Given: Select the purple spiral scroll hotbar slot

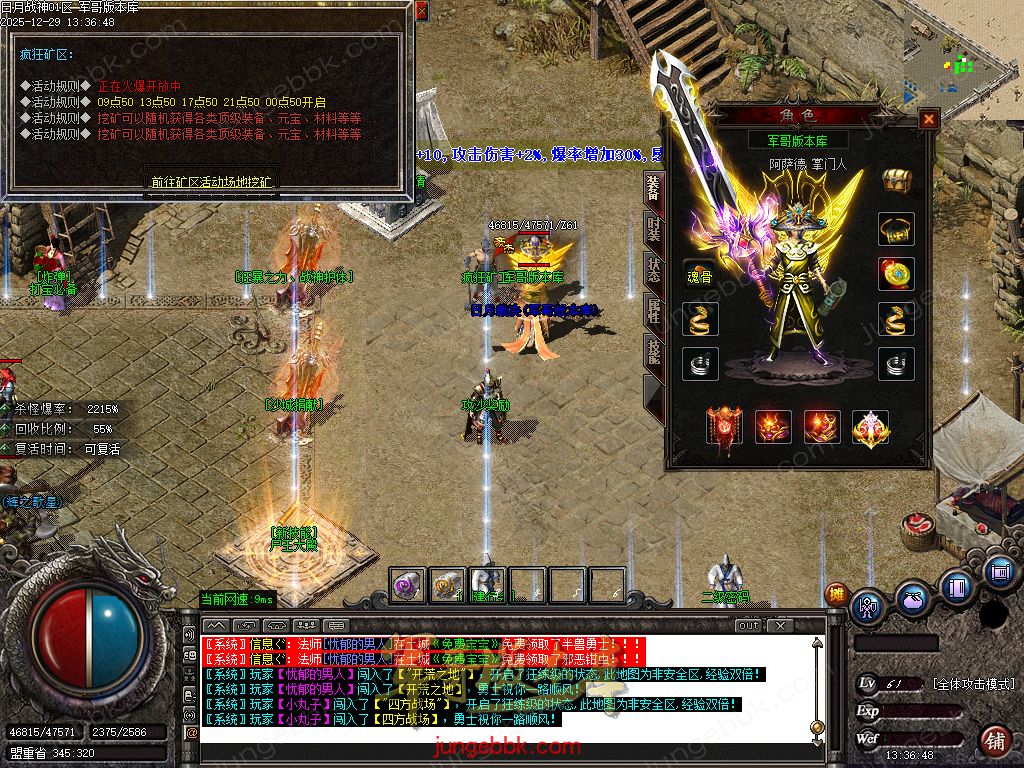Looking at the screenshot, I should [406, 585].
